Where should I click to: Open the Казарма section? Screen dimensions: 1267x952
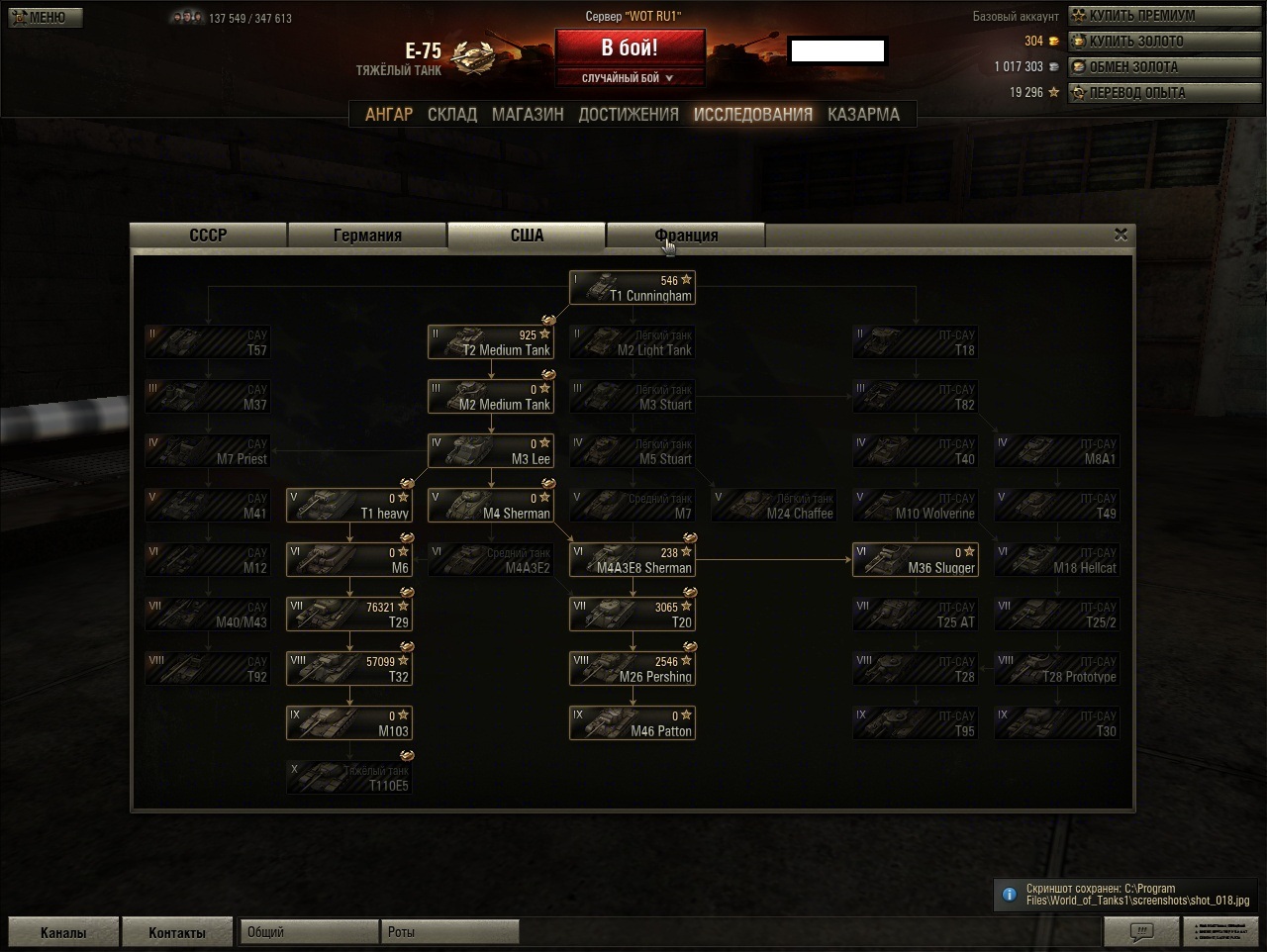[x=863, y=115]
